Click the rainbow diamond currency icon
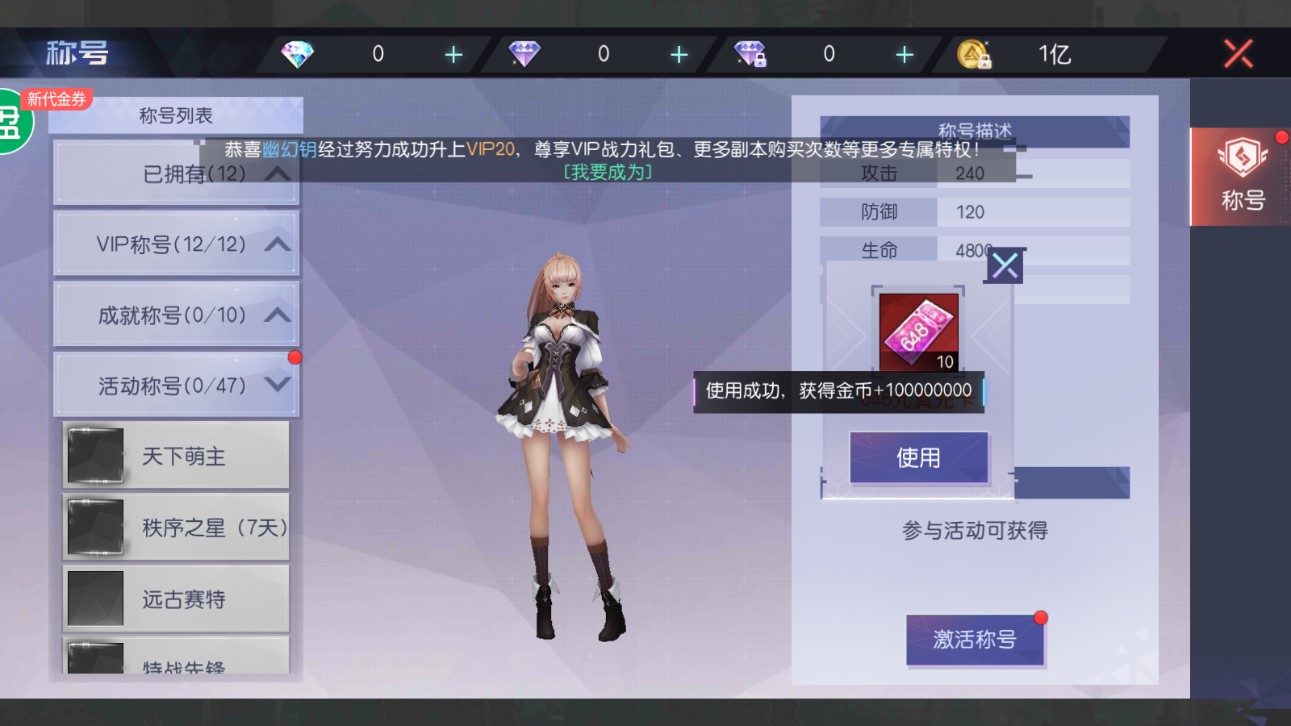The width and height of the screenshot is (1291, 726). (x=298, y=54)
